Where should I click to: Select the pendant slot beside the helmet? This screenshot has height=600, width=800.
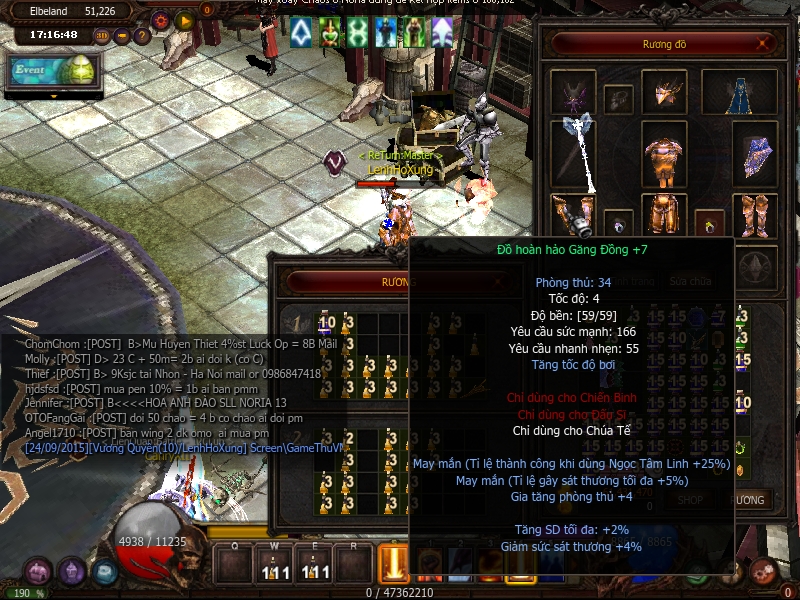coord(619,99)
